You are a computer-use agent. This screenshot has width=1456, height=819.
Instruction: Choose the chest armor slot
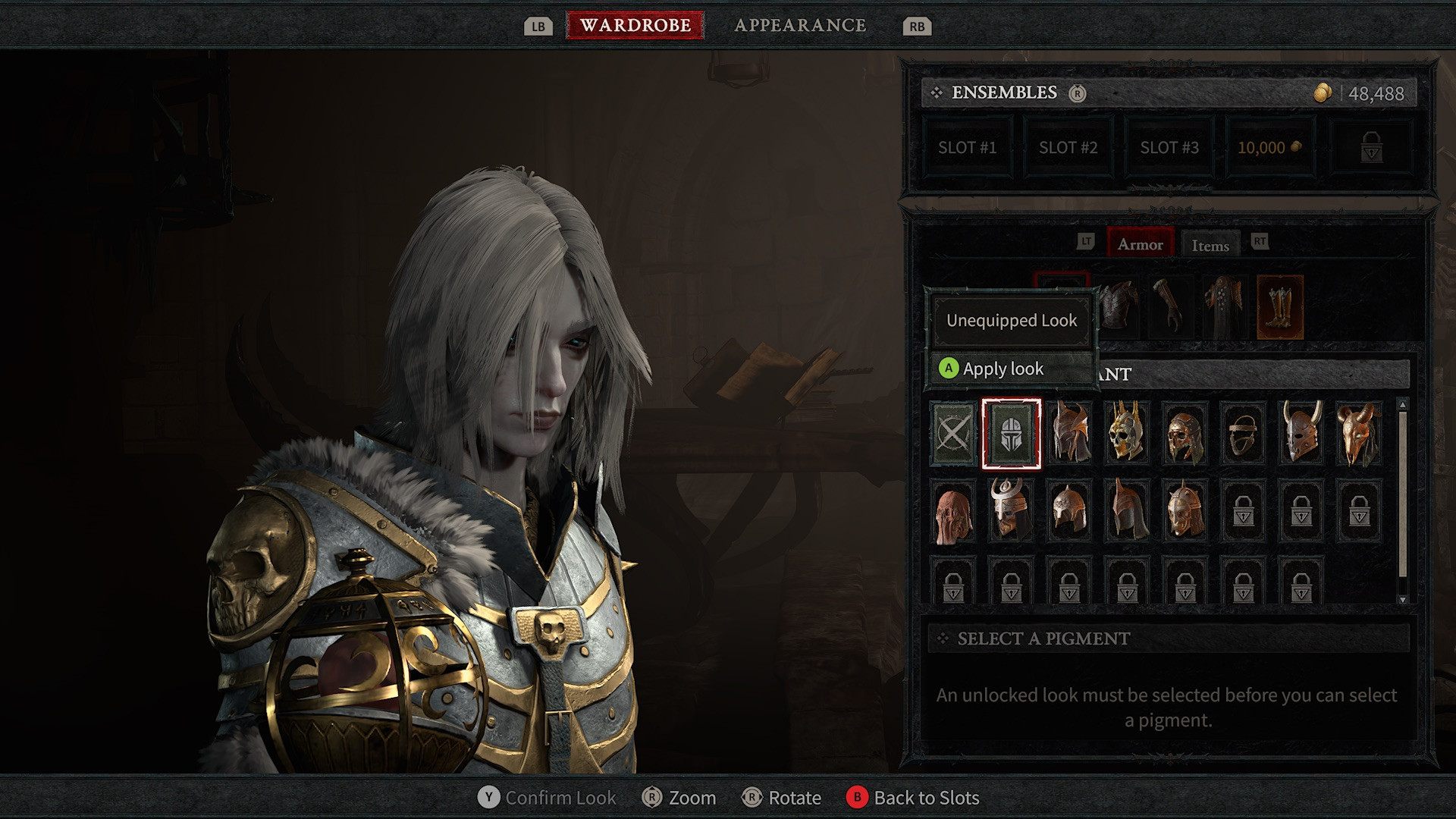click(x=1119, y=306)
